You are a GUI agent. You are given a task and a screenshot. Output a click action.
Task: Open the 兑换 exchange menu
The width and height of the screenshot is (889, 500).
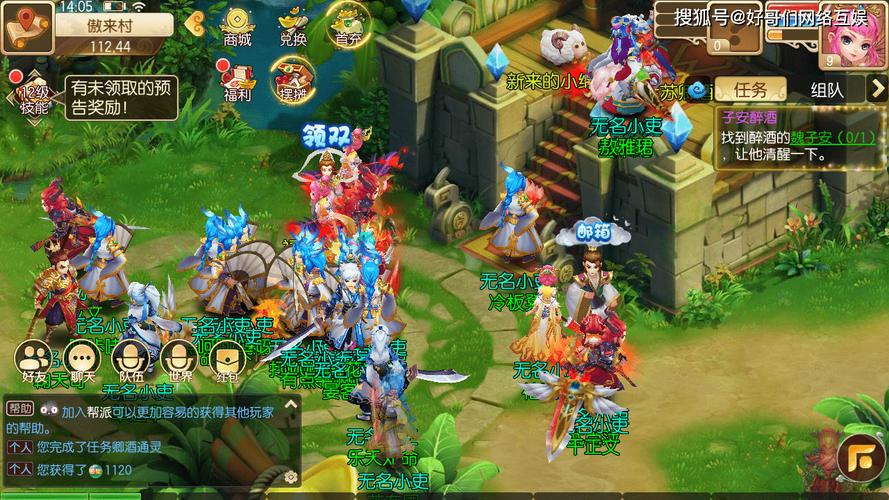(x=293, y=27)
